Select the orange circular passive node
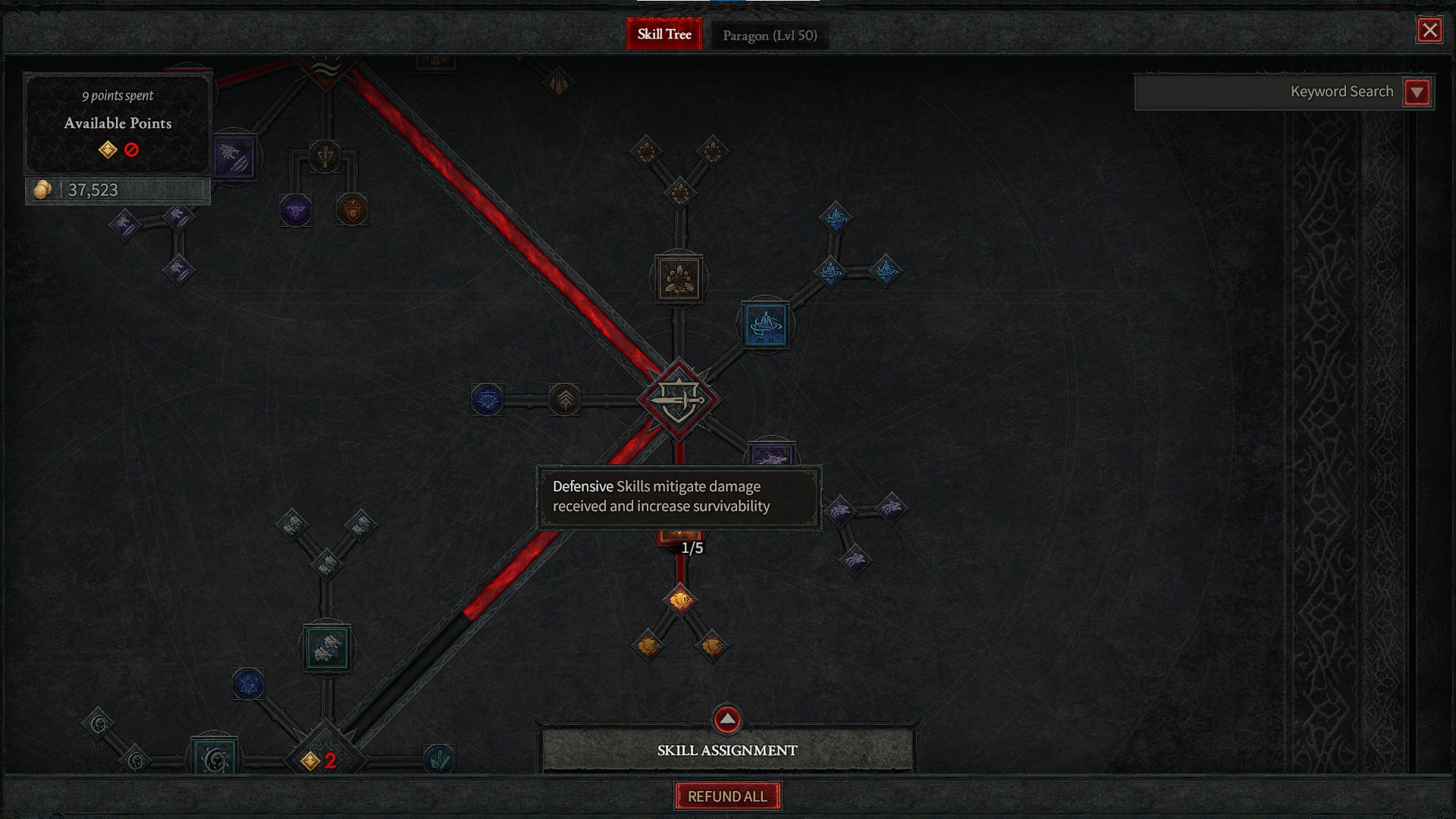The height and width of the screenshot is (819, 1456). click(352, 209)
